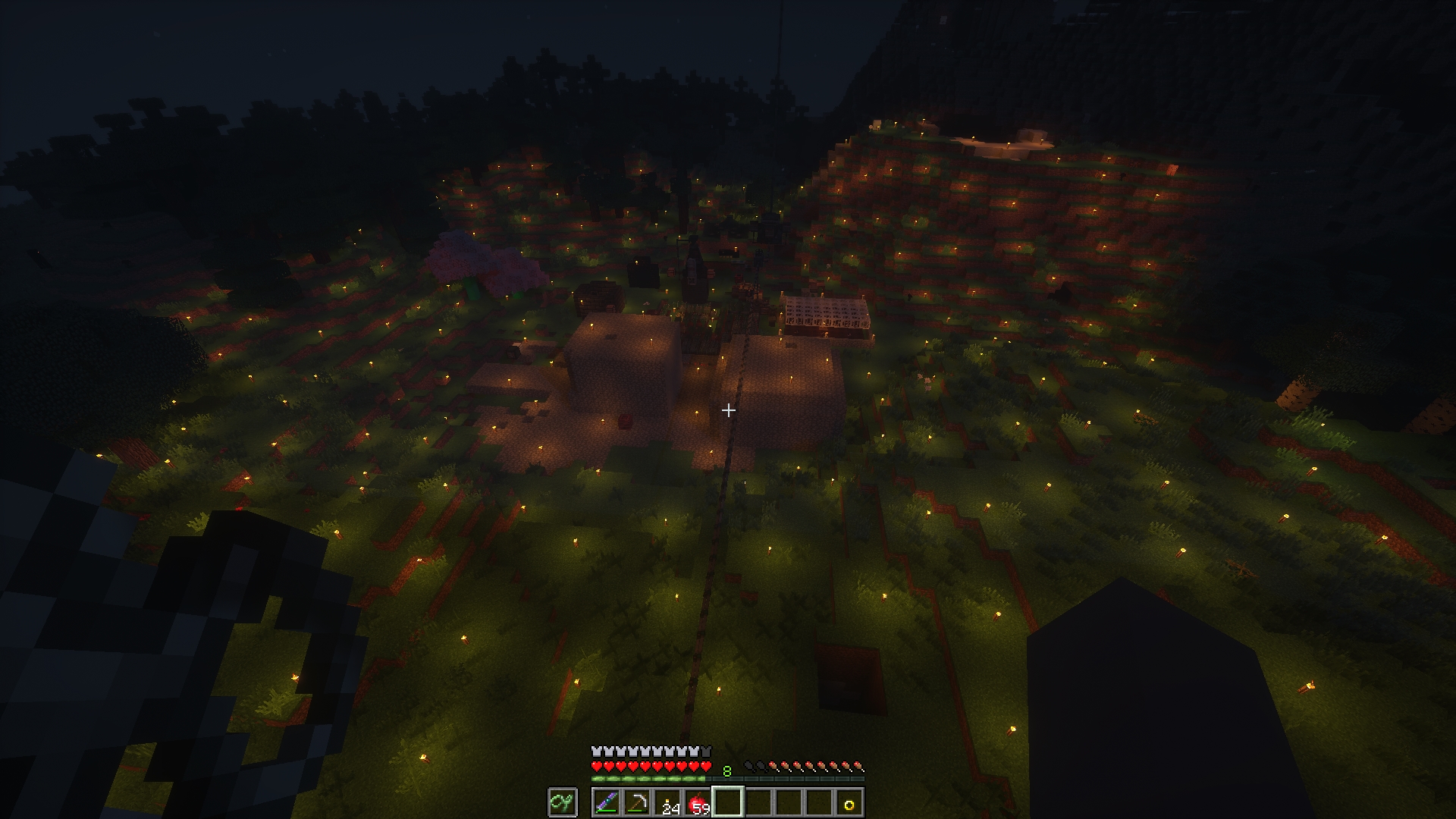Image resolution: width=1456 pixels, height=819 pixels.
Task: Select the red apple stack slot
Action: pyautogui.click(x=697, y=803)
